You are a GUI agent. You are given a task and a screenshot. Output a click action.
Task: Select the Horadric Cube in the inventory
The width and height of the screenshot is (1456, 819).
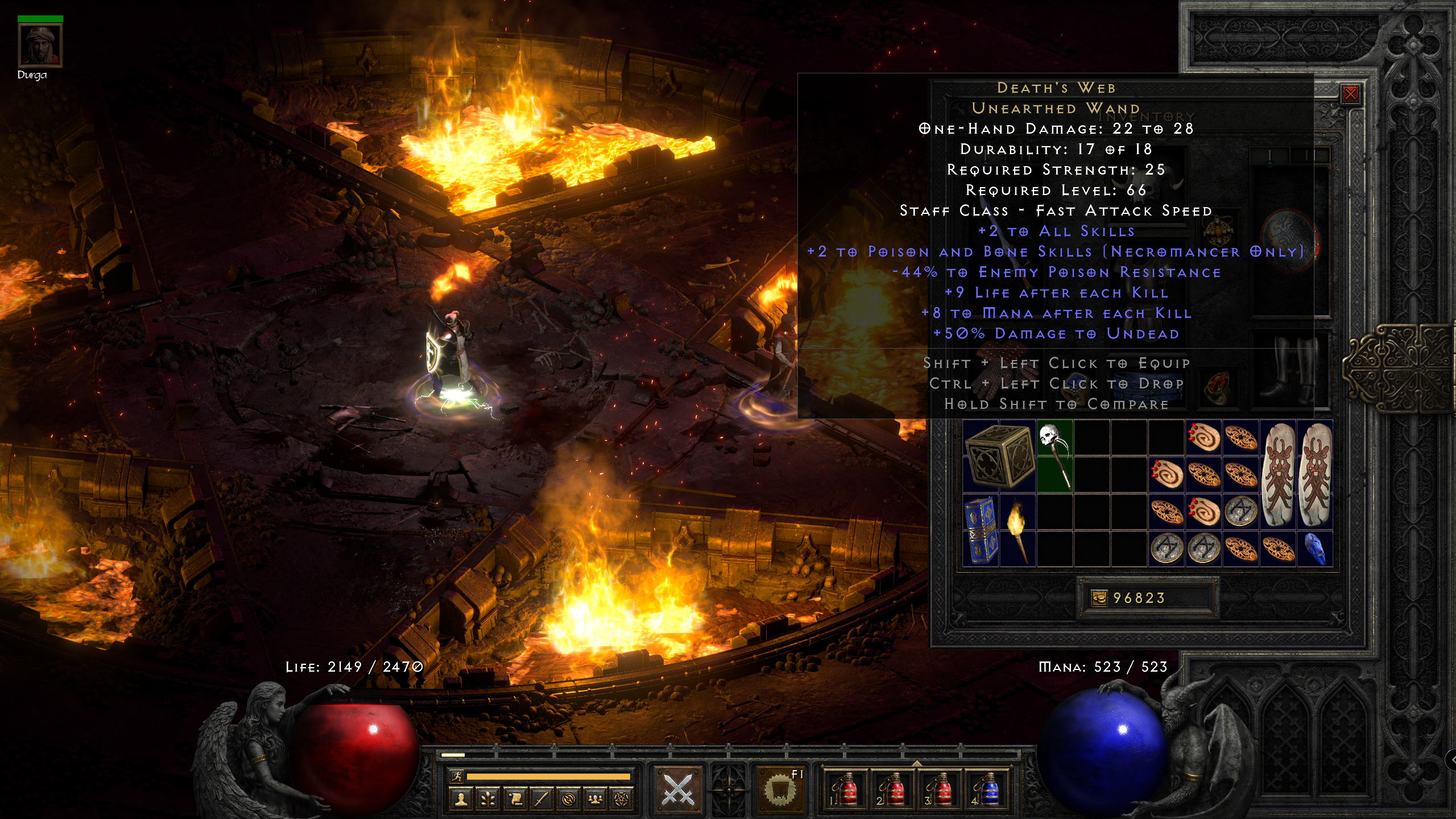coord(999,456)
